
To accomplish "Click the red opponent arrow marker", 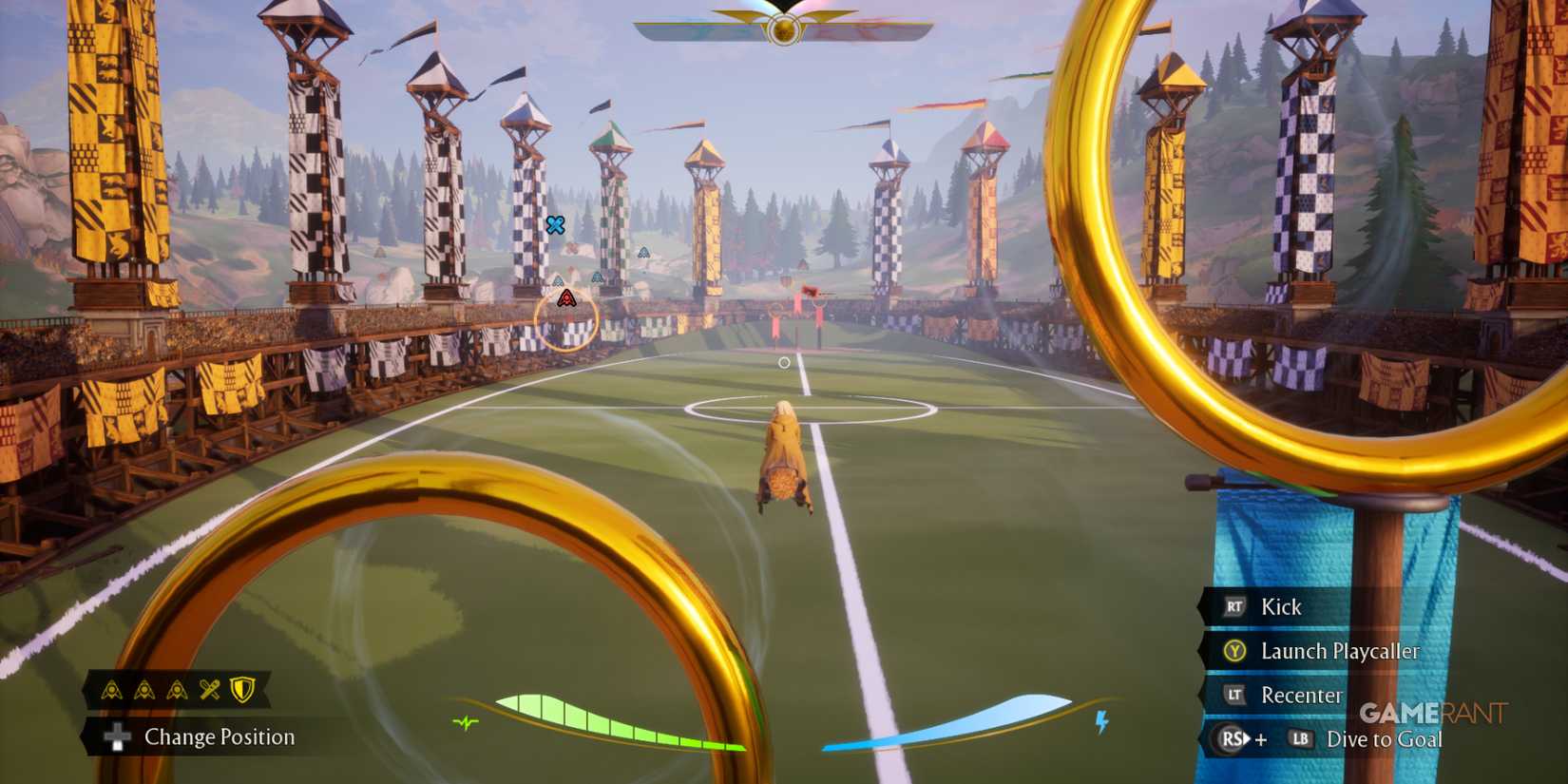I will (x=566, y=297).
